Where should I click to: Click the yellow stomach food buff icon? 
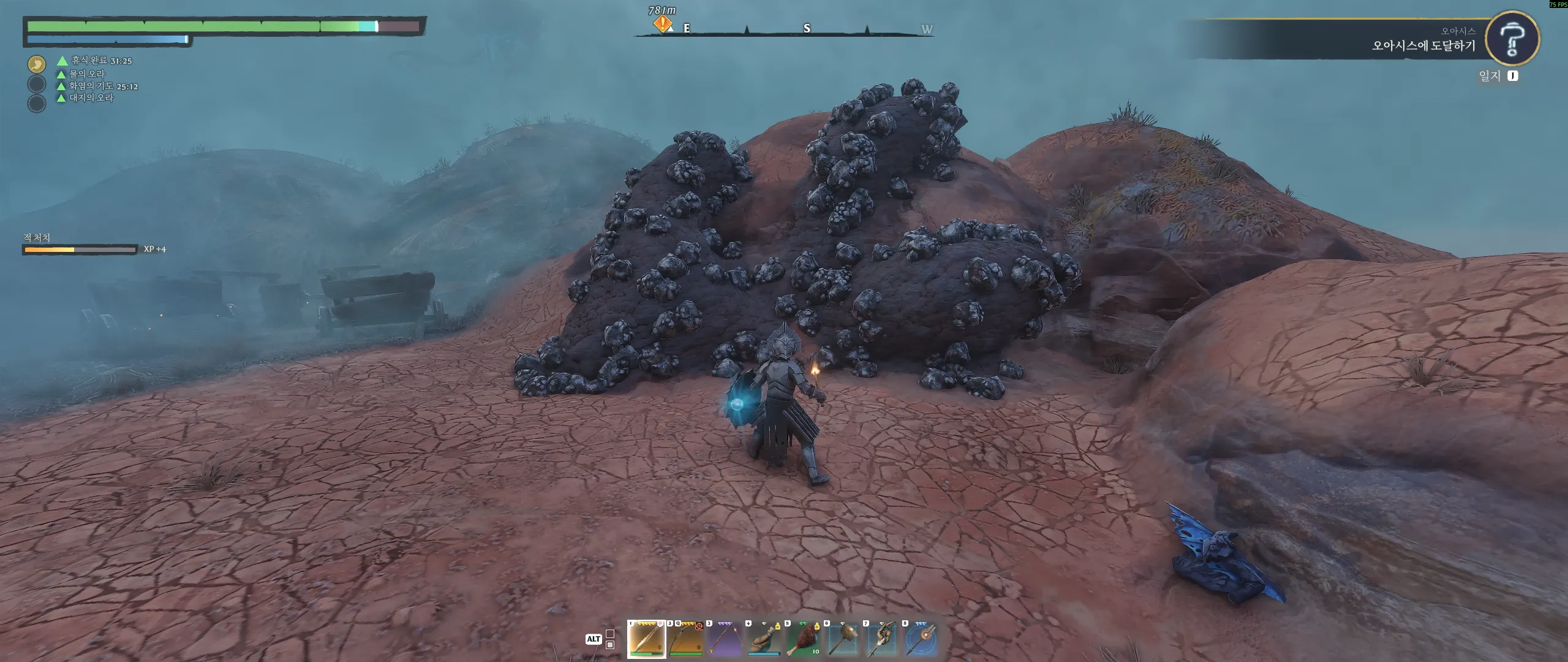(37, 64)
